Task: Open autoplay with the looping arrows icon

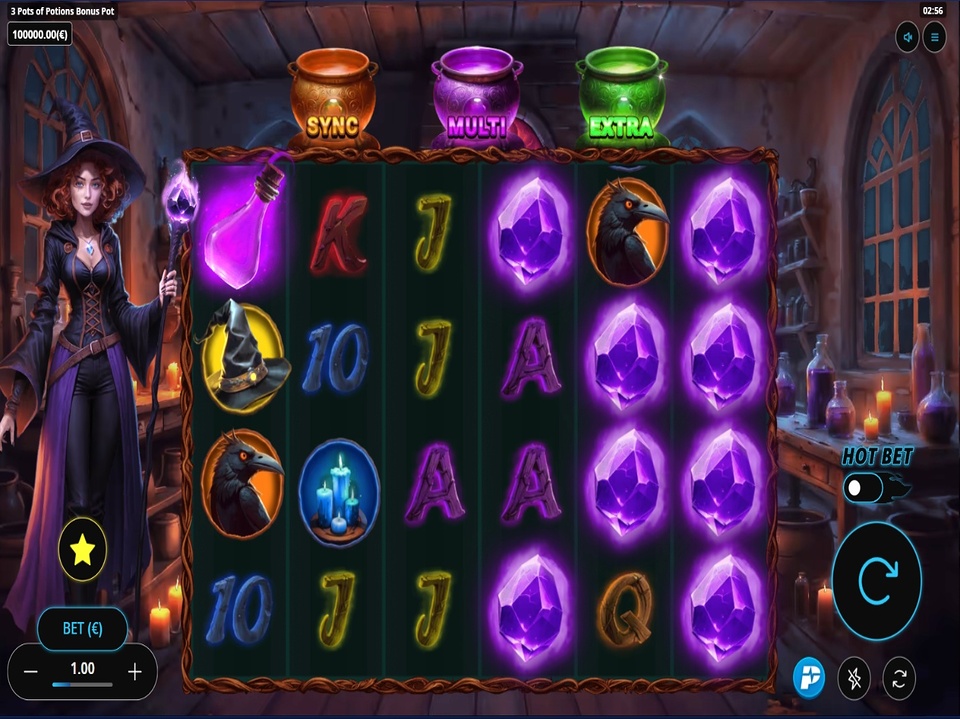Action: click(x=899, y=678)
